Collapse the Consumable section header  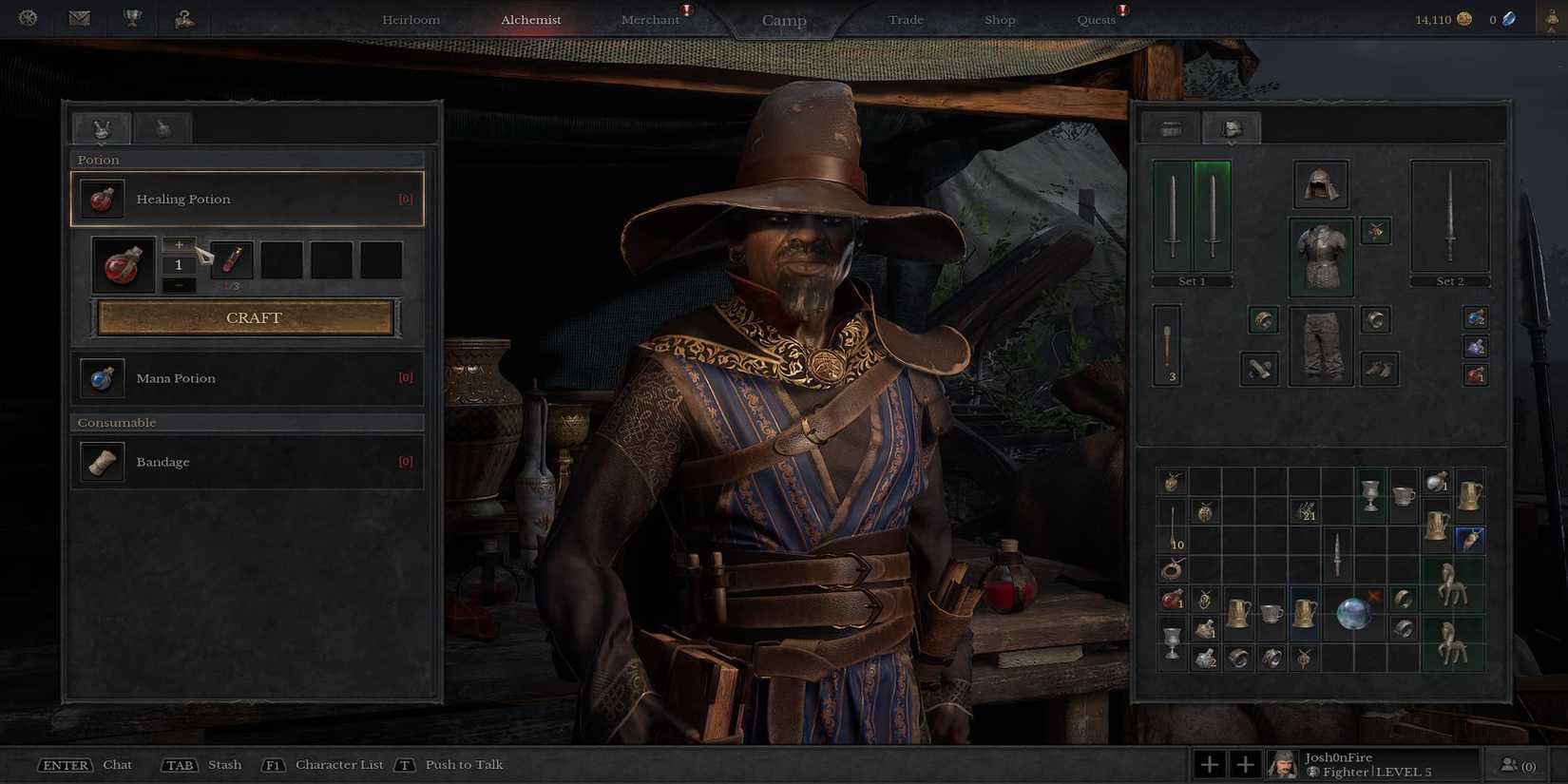(x=247, y=422)
